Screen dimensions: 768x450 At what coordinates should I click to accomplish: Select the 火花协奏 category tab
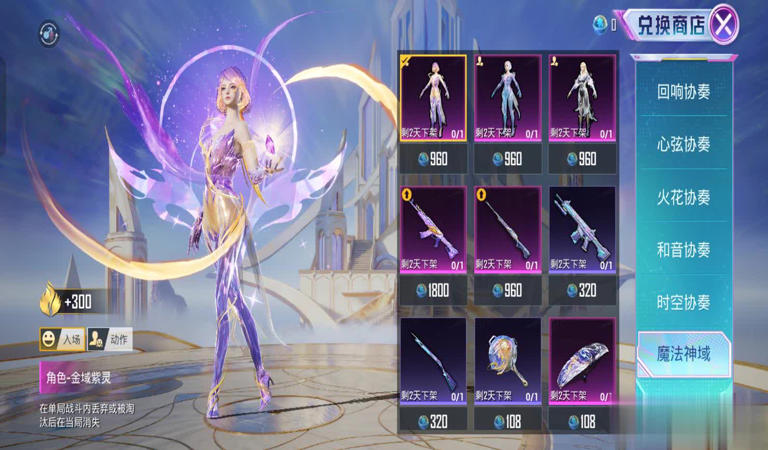coord(684,197)
